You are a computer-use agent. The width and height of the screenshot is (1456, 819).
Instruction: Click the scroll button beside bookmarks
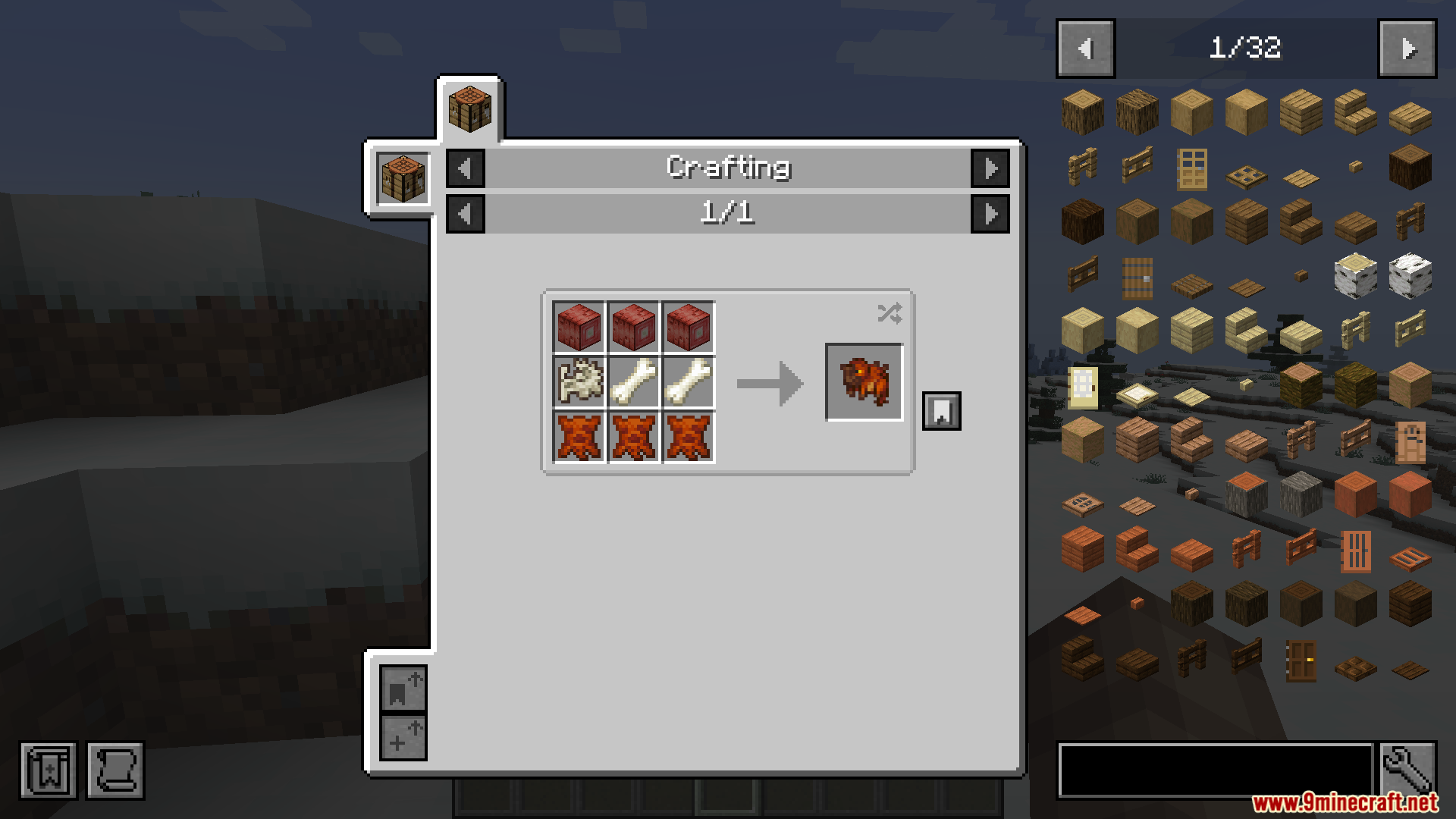point(115,770)
